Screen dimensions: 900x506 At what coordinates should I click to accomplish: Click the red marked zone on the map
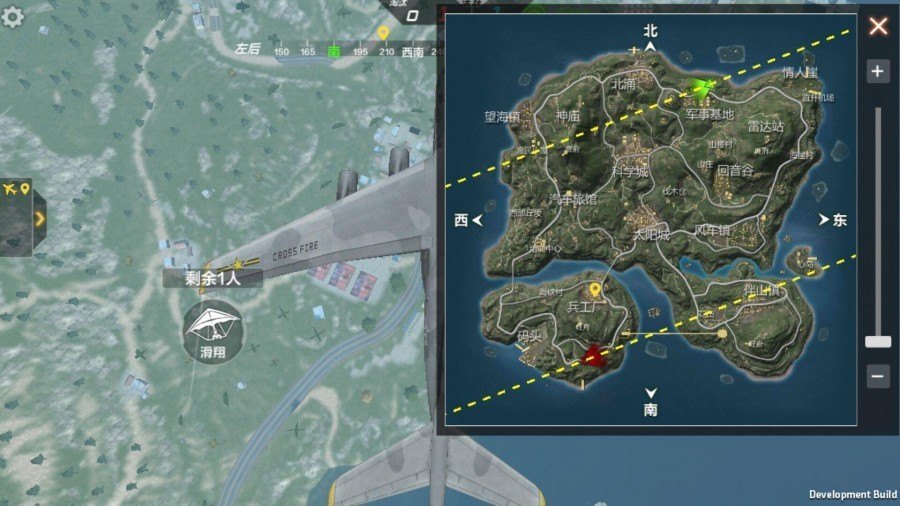coord(596,354)
